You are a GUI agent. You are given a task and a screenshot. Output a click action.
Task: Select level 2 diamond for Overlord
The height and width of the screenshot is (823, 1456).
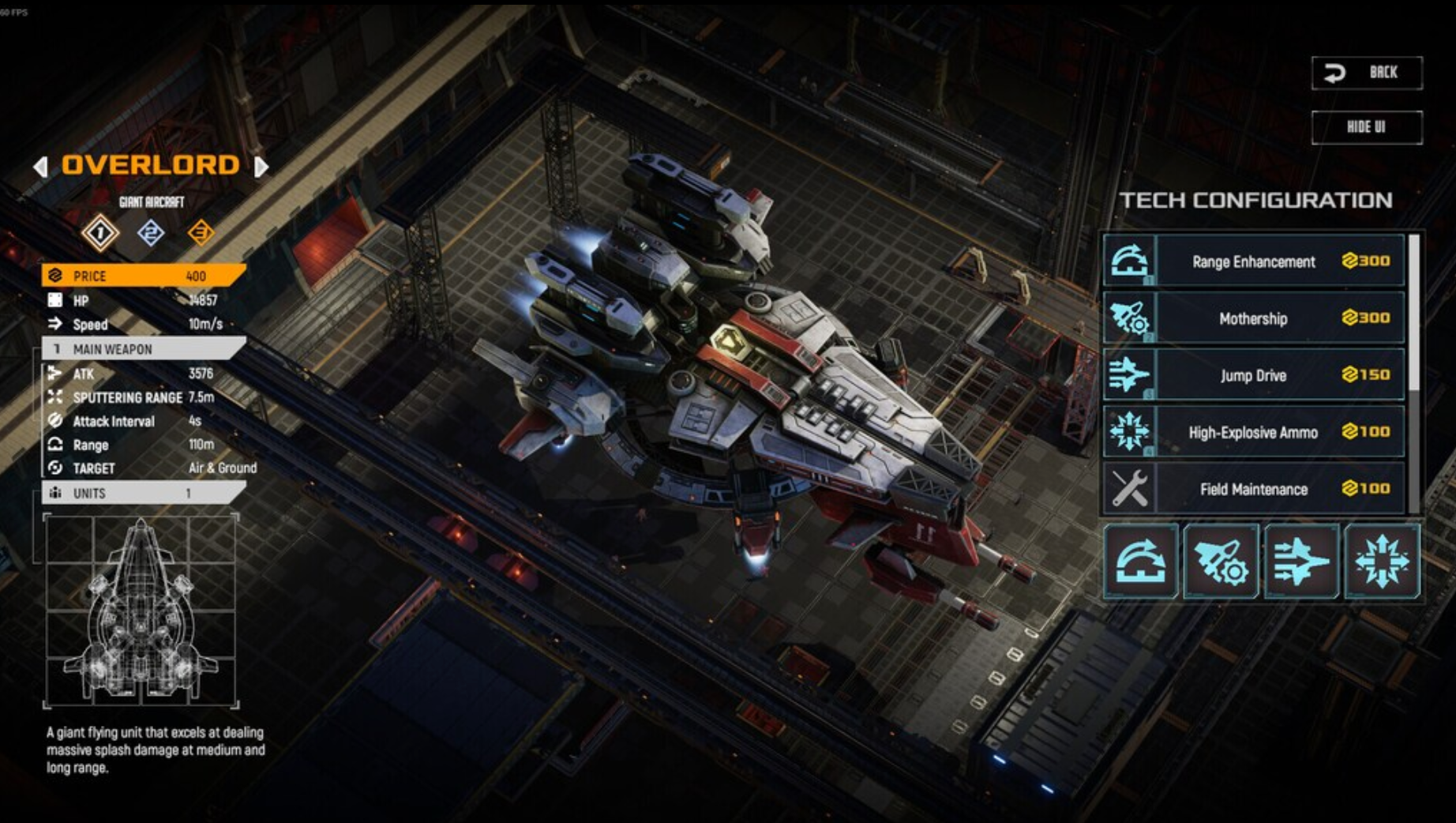151,233
